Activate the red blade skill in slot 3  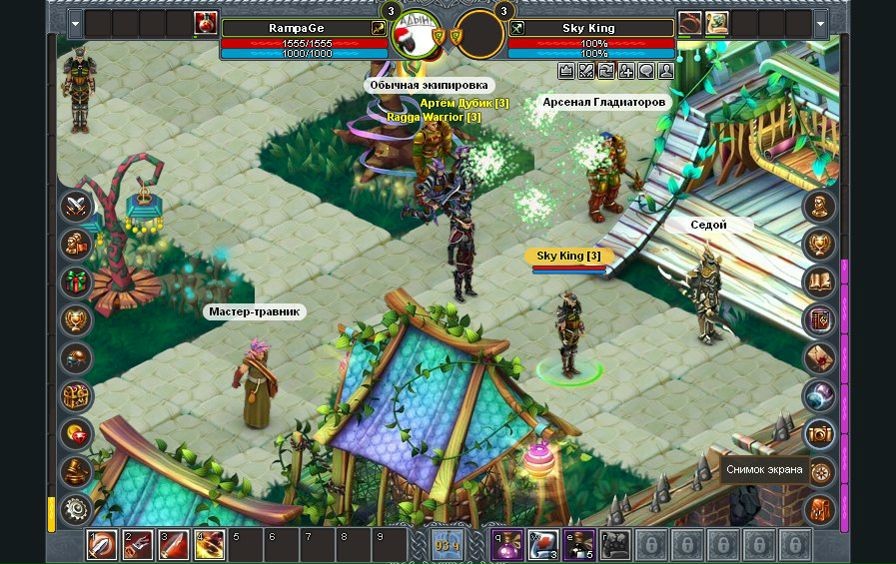pyautogui.click(x=174, y=545)
